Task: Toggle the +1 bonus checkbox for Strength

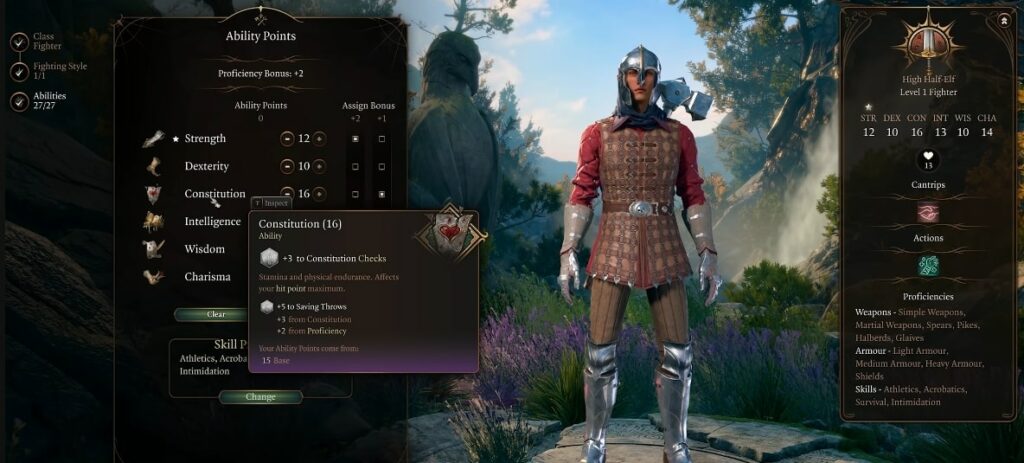Action: (382, 138)
